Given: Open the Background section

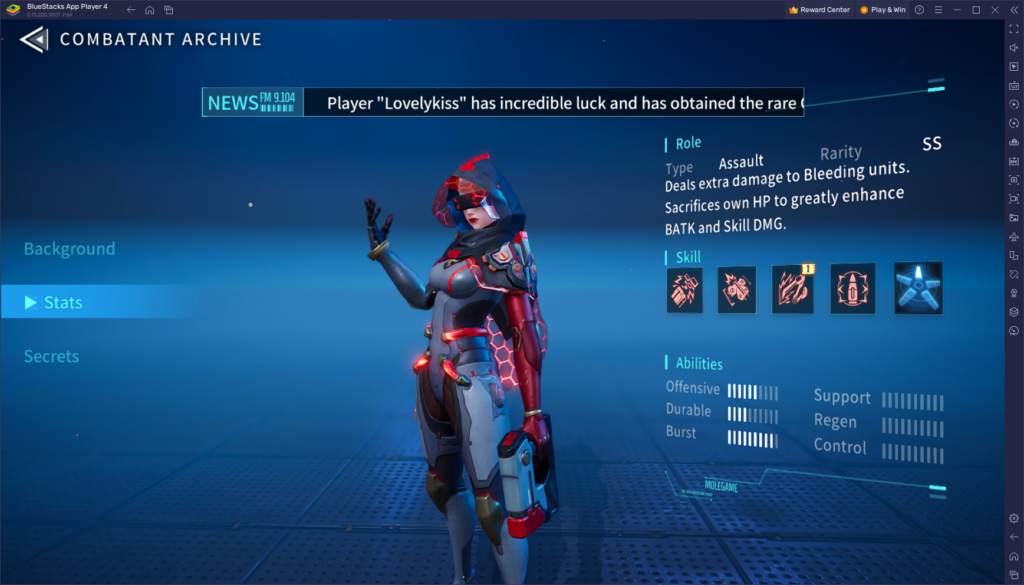Looking at the screenshot, I should [69, 249].
